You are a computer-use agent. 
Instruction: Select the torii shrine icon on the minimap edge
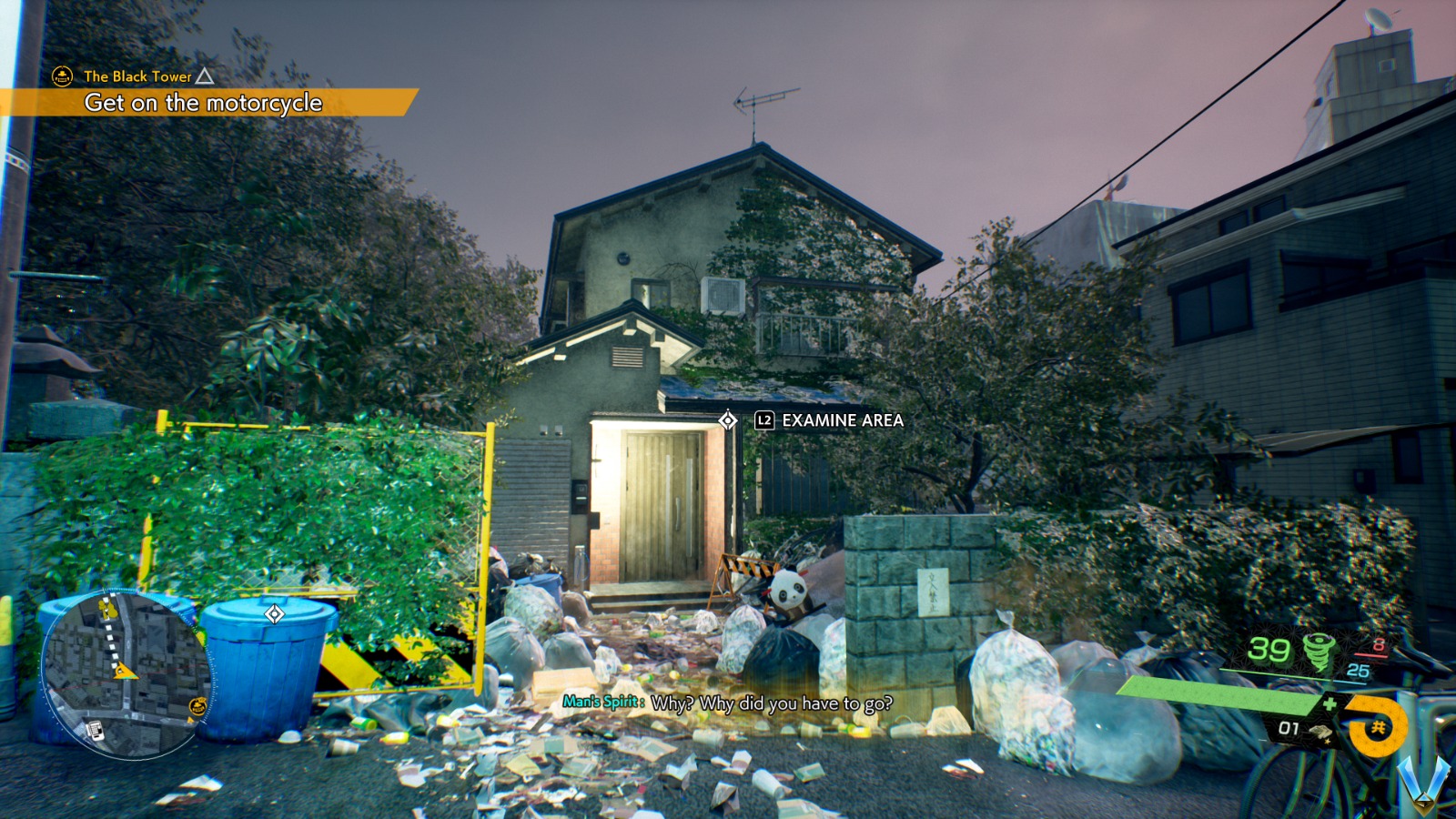pos(198,705)
